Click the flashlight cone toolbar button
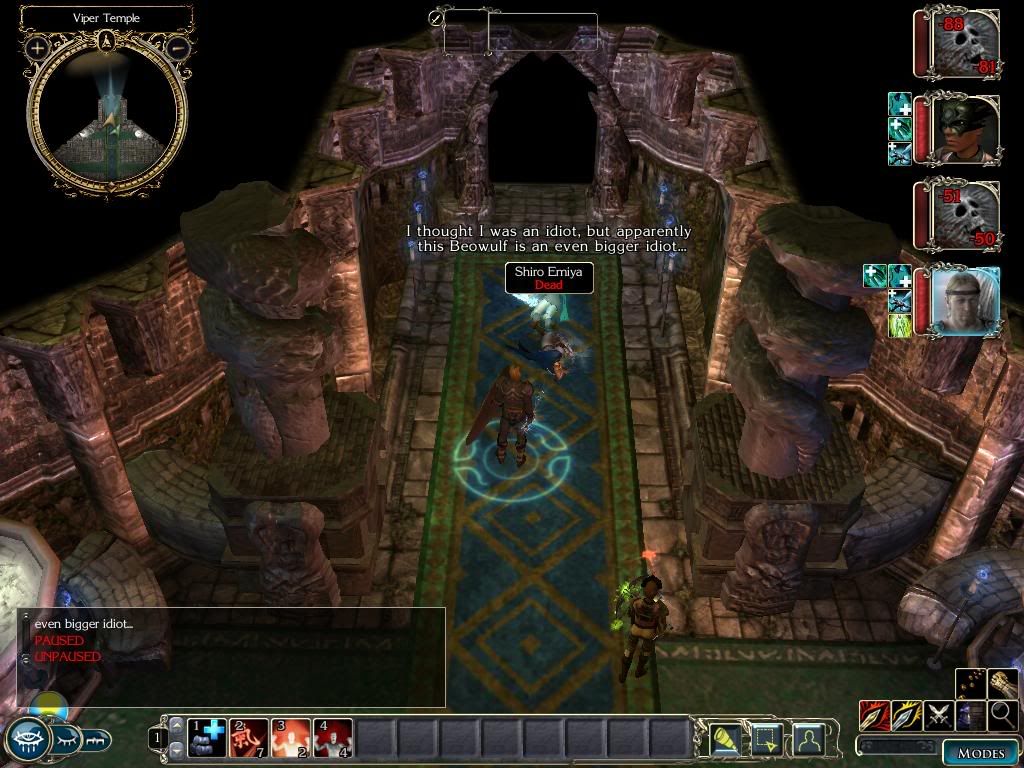Screen dimensions: 1024x768 coord(724,739)
